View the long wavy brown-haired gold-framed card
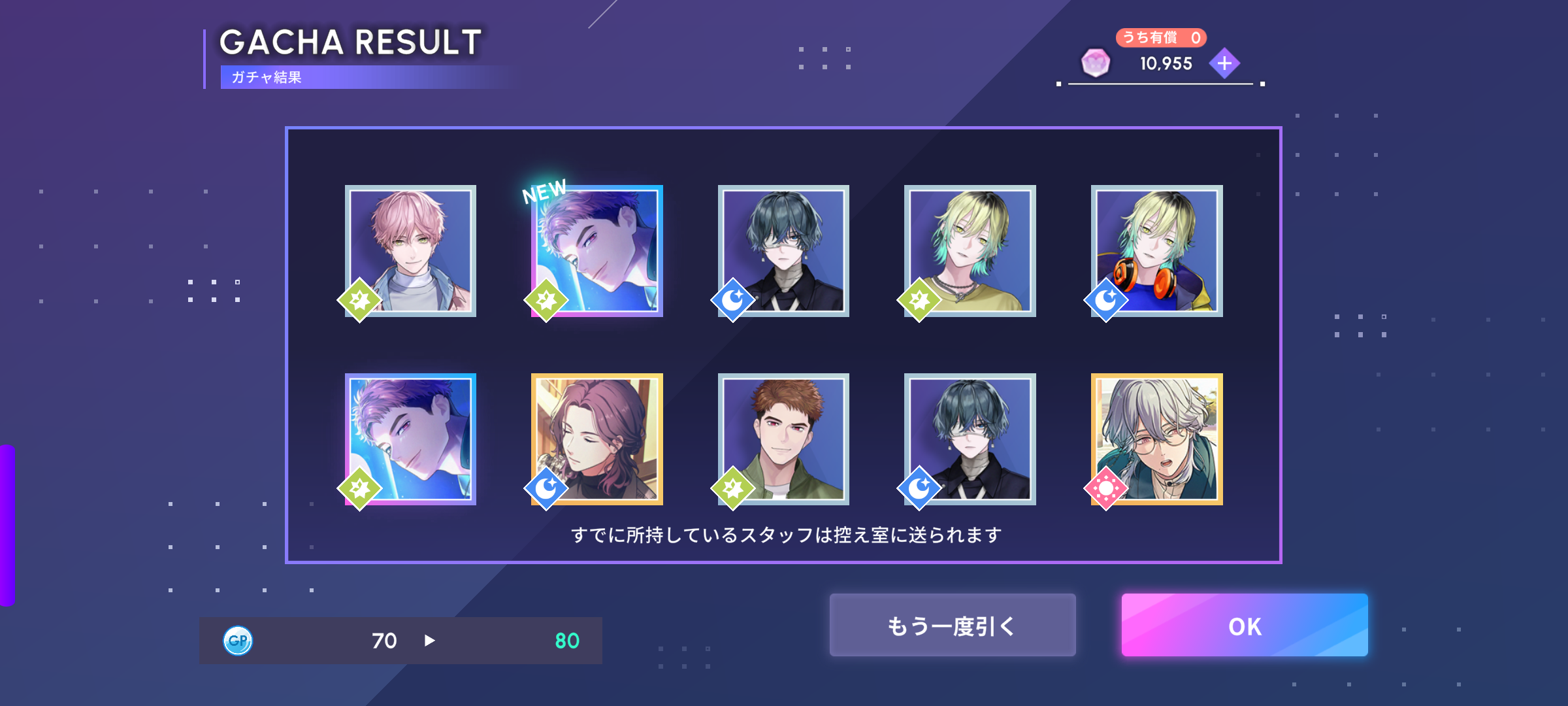Screen dimensions: 1568x706 (596, 439)
